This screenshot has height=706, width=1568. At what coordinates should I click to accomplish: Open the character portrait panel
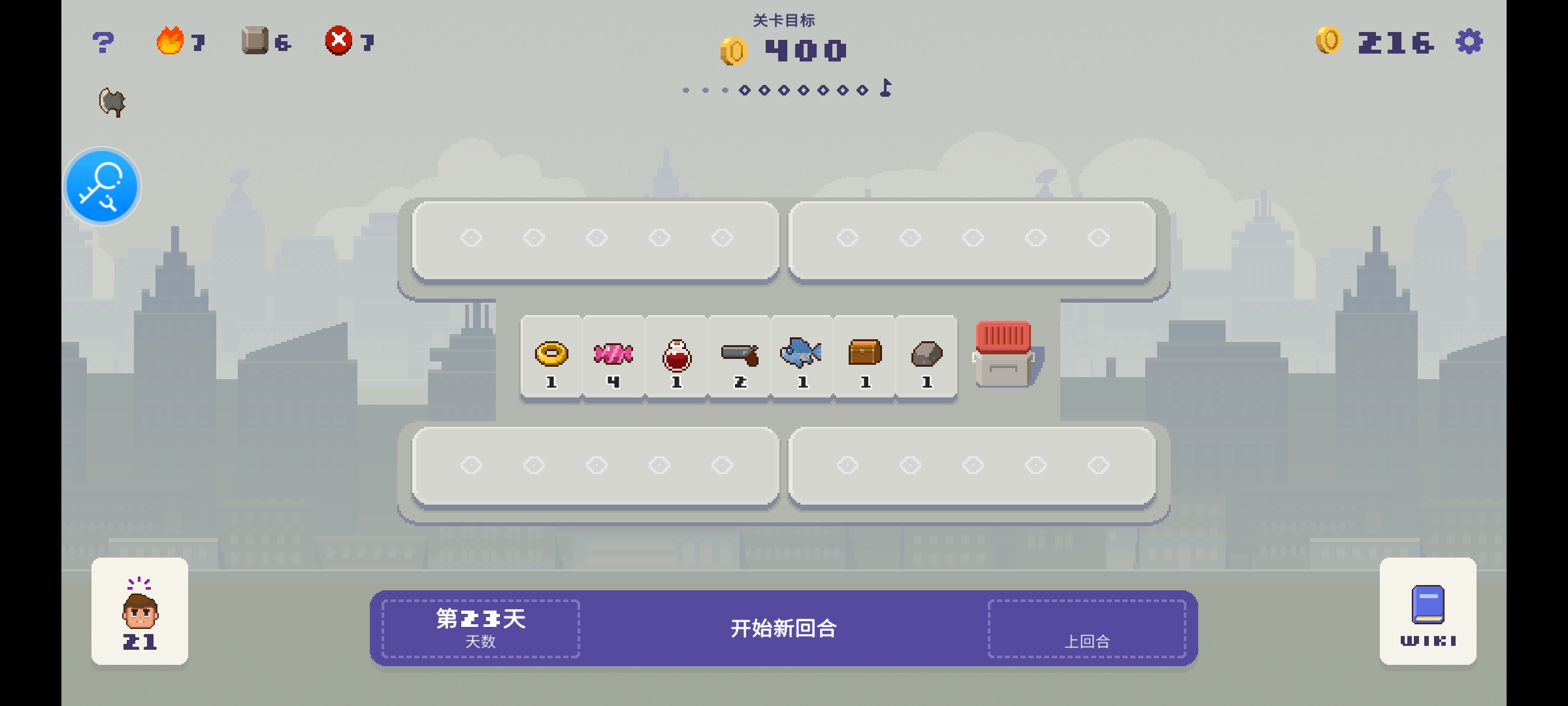tap(140, 612)
